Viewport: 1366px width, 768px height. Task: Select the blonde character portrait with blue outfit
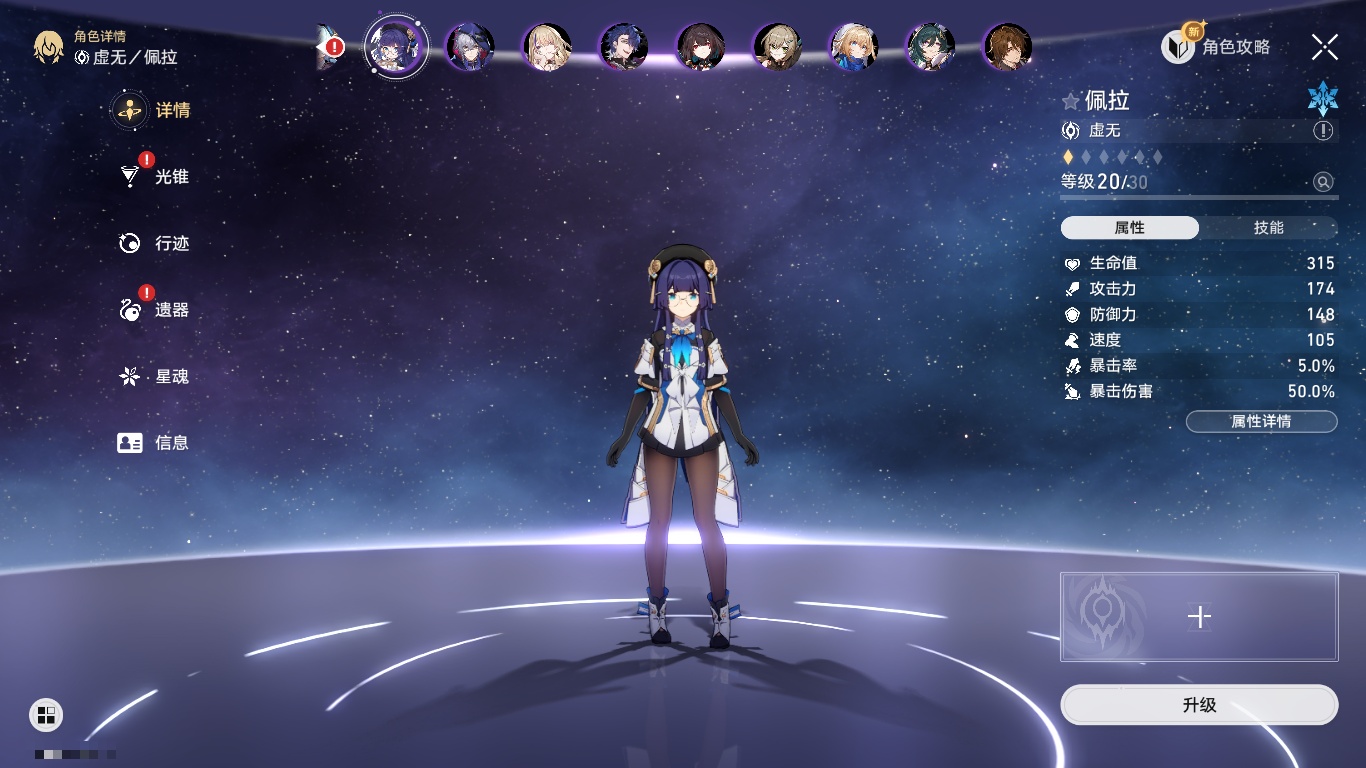pos(854,47)
